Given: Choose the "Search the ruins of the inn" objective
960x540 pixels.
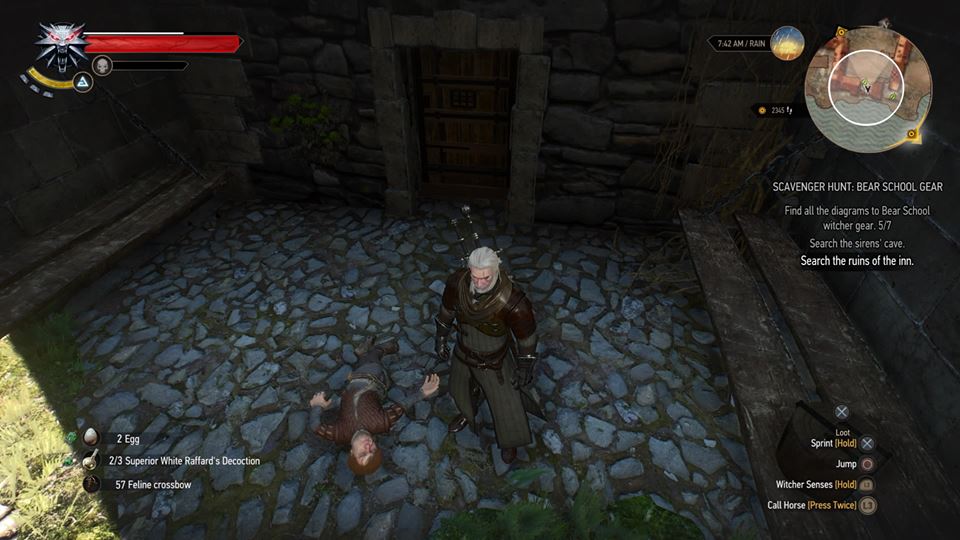Looking at the screenshot, I should 857,261.
